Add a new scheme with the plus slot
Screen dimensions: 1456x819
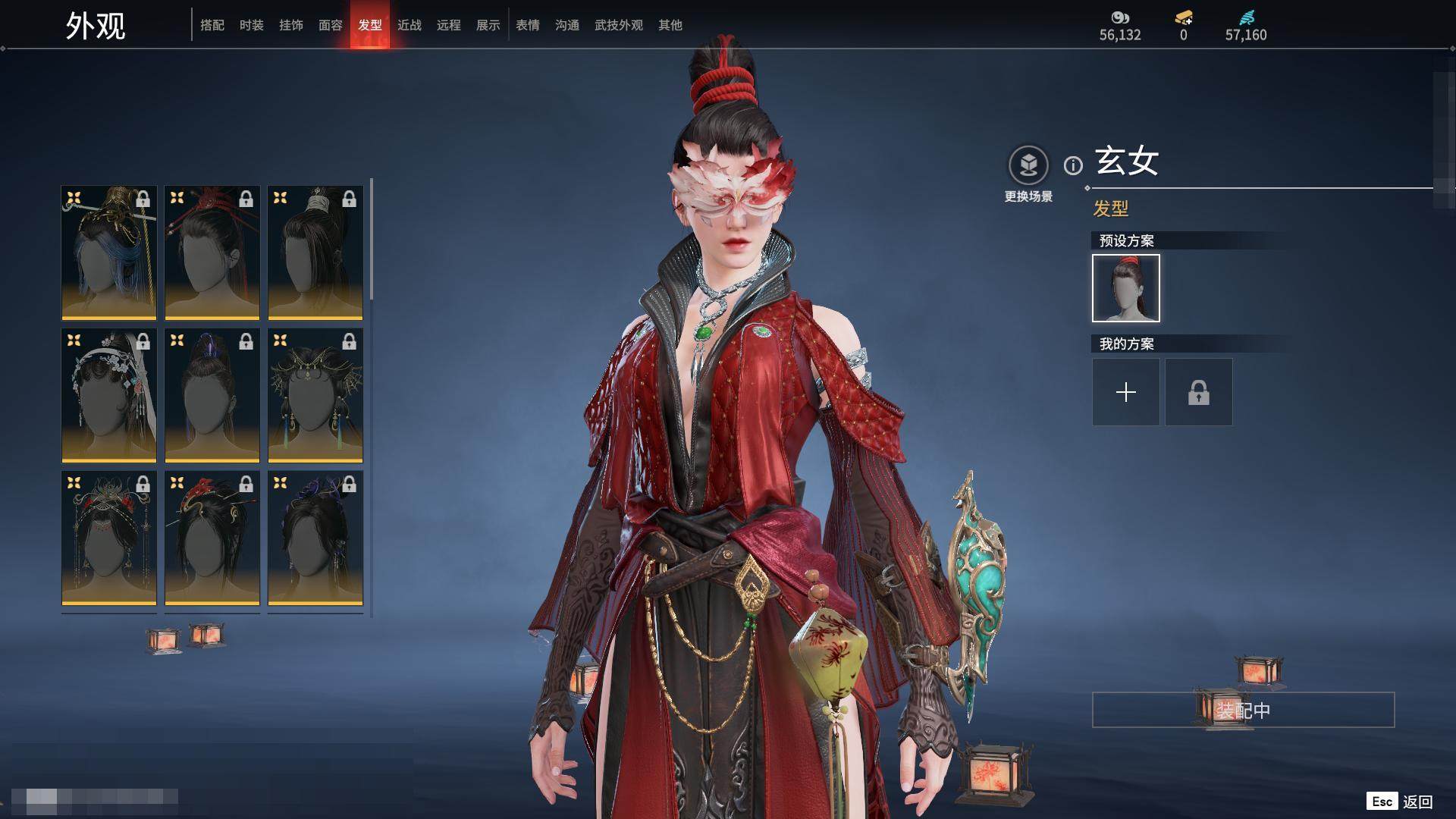click(1126, 392)
